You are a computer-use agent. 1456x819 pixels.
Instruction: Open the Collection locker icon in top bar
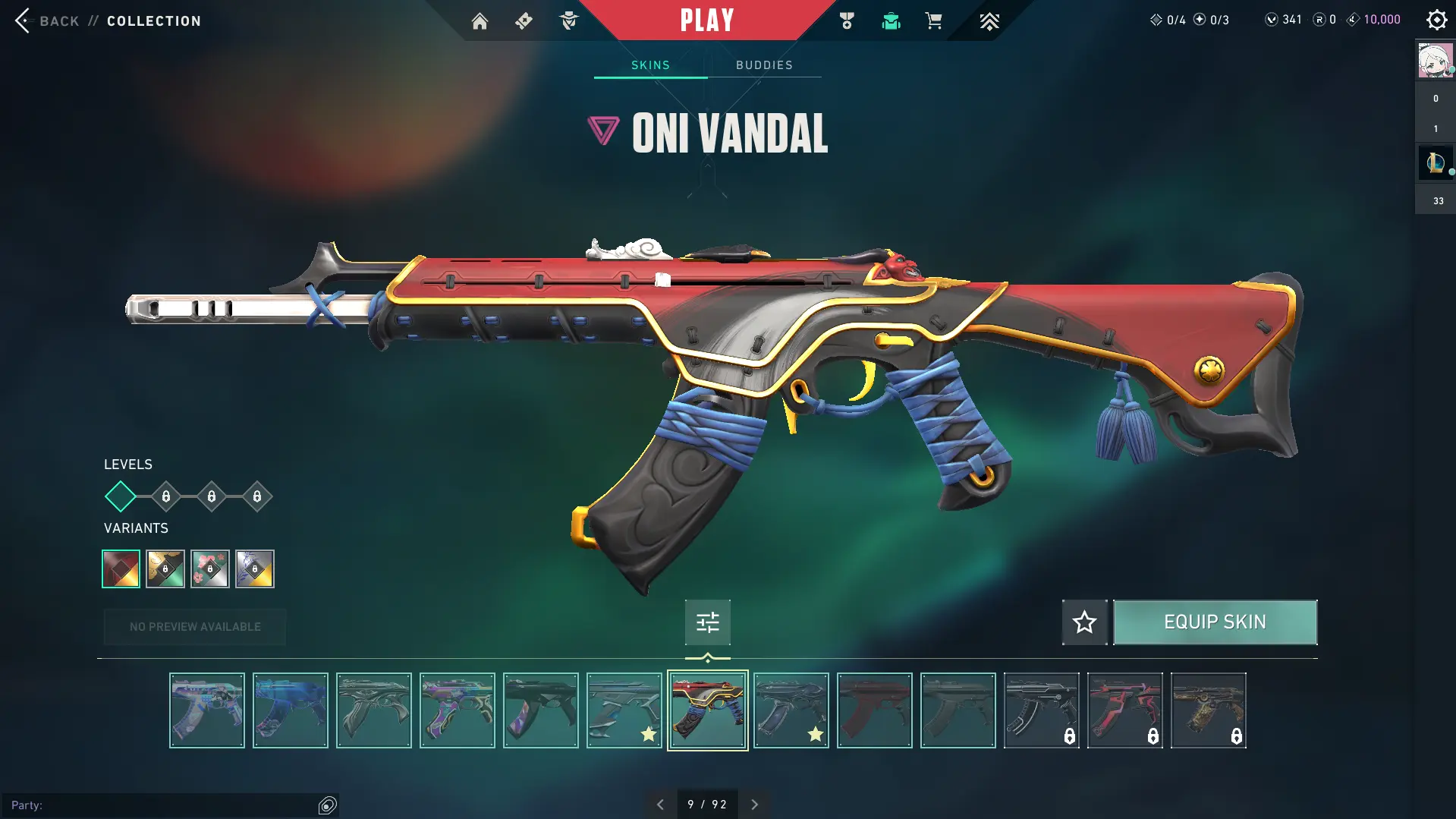click(891, 21)
